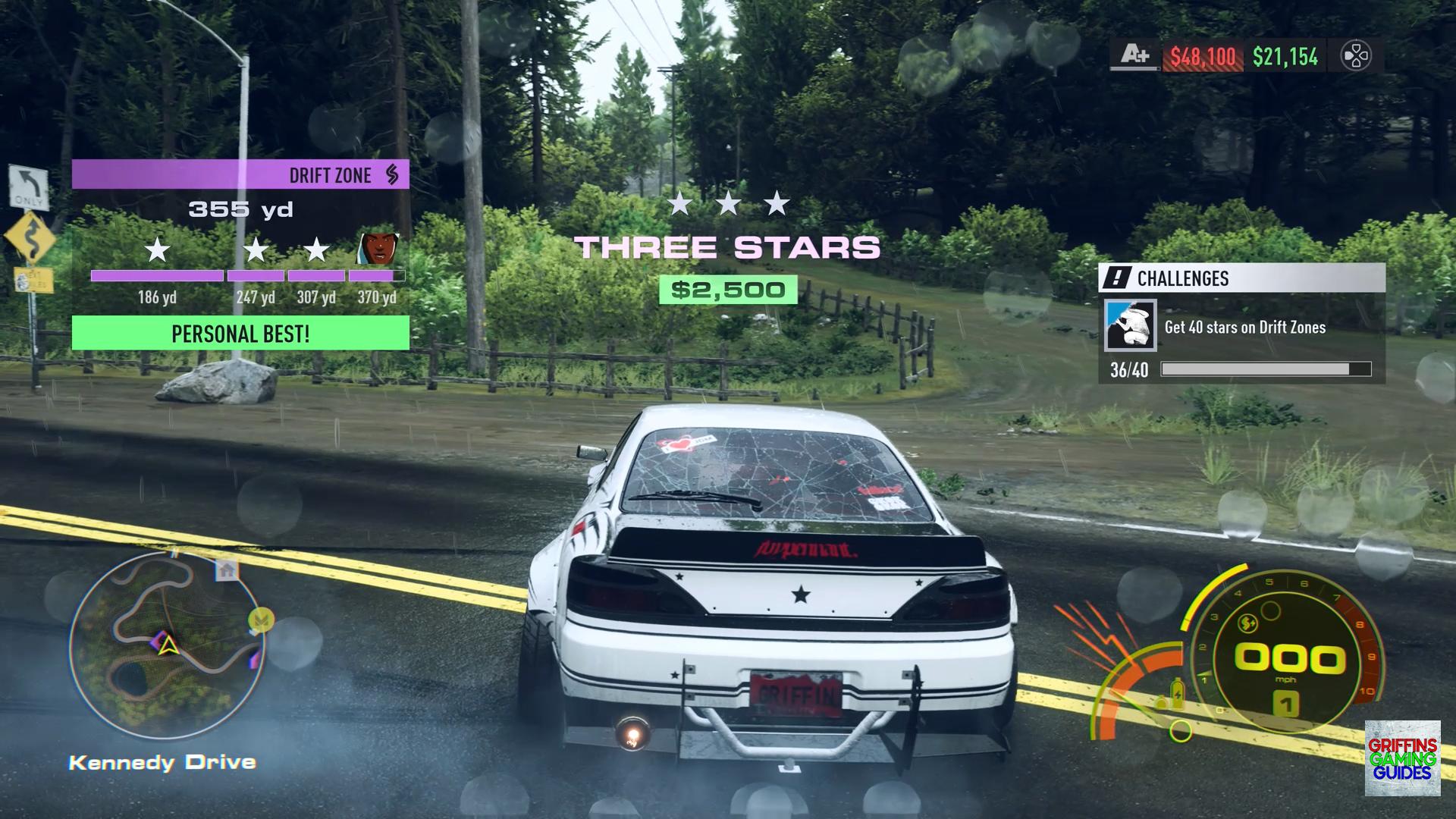Viewport: 1456px width, 819px height.
Task: Click the Drift Zone header banner
Action: [x=240, y=174]
